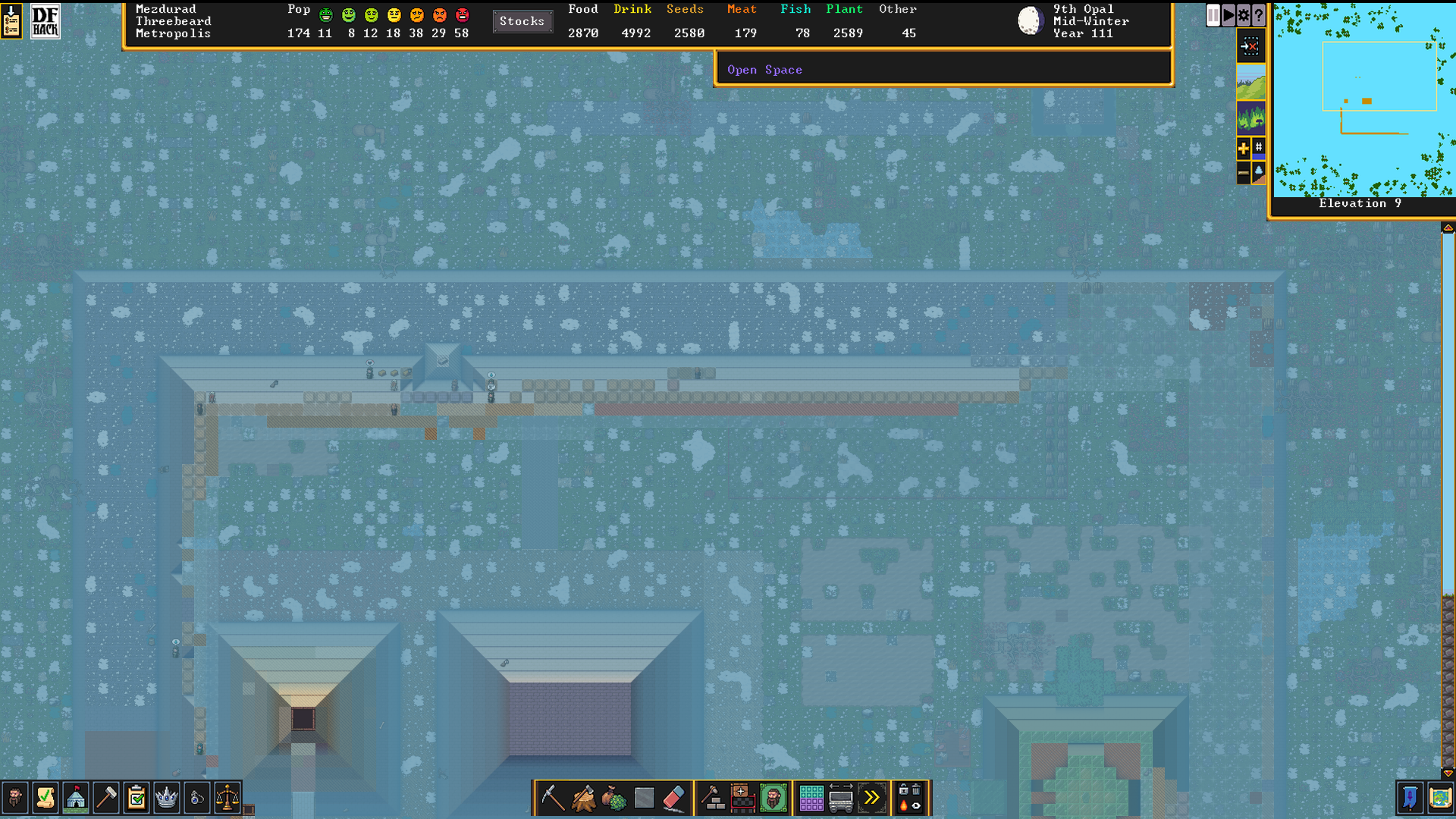Click the fortress minimap
Screen dimensions: 1456x819
pyautogui.click(x=1363, y=100)
